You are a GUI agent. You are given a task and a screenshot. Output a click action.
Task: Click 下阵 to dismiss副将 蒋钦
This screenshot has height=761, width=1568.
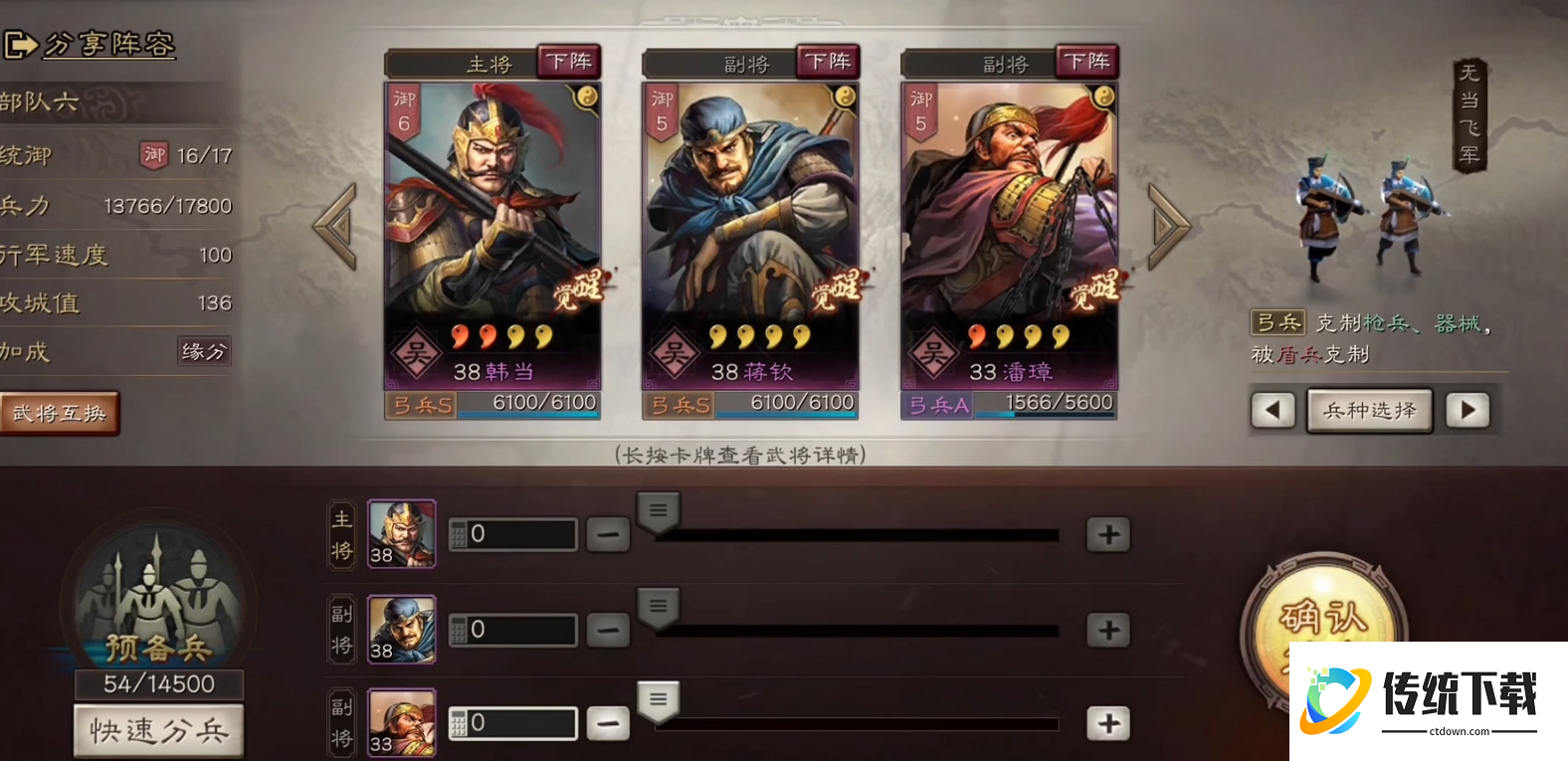(828, 61)
